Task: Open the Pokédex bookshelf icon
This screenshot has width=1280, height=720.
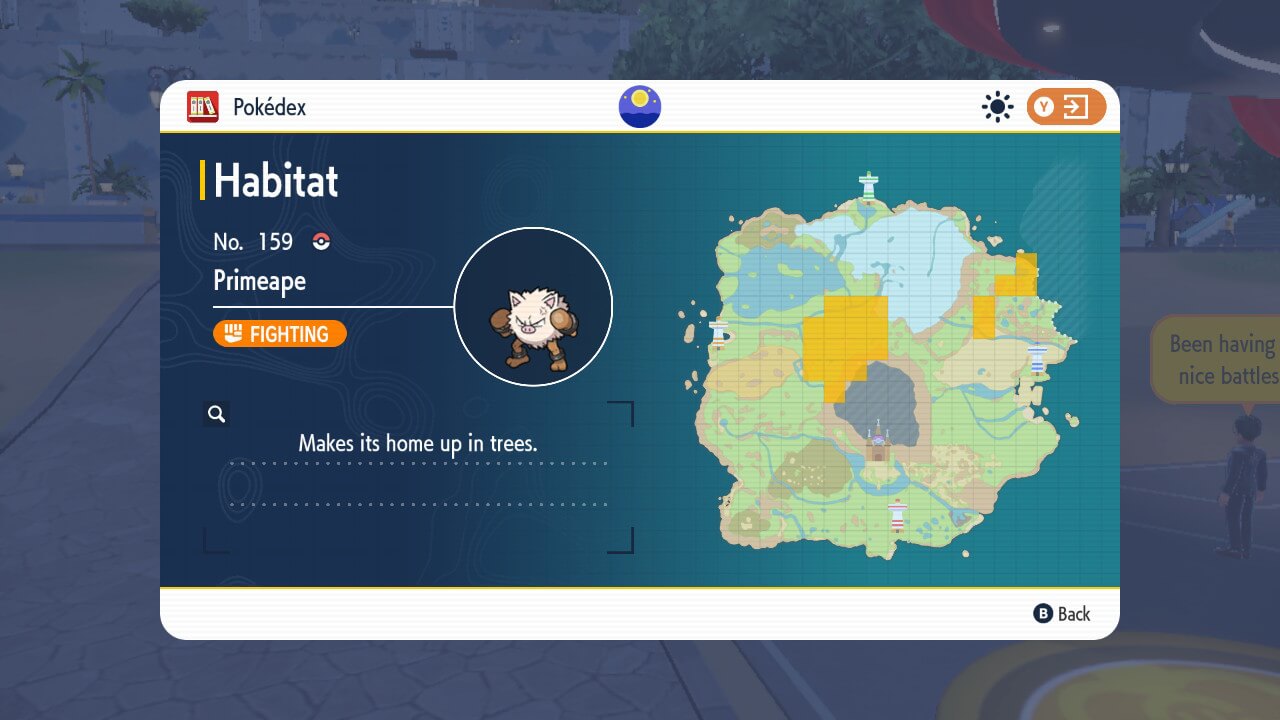Action: (x=203, y=107)
